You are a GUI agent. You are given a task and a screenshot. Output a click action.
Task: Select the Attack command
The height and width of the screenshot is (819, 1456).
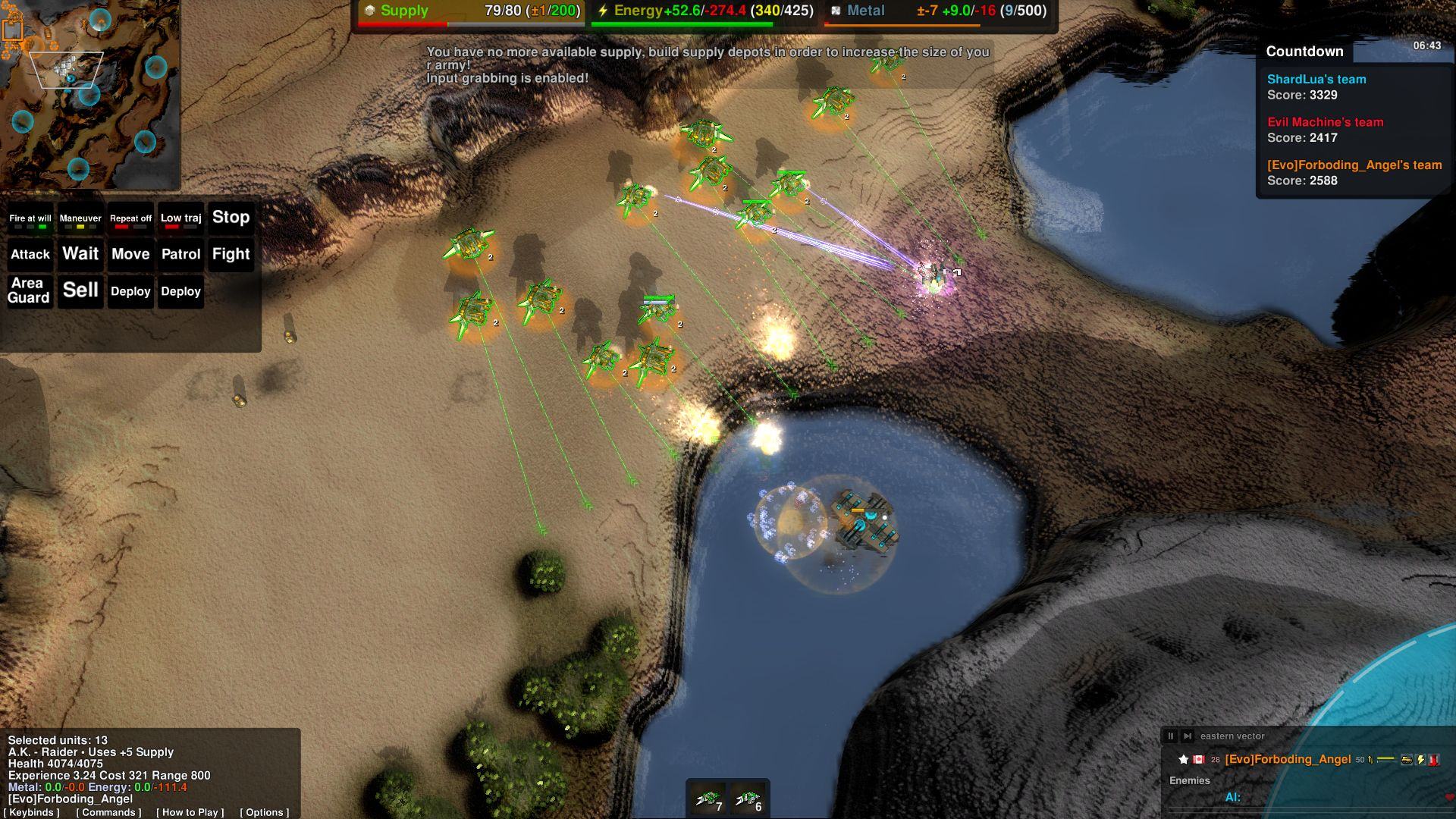(30, 254)
